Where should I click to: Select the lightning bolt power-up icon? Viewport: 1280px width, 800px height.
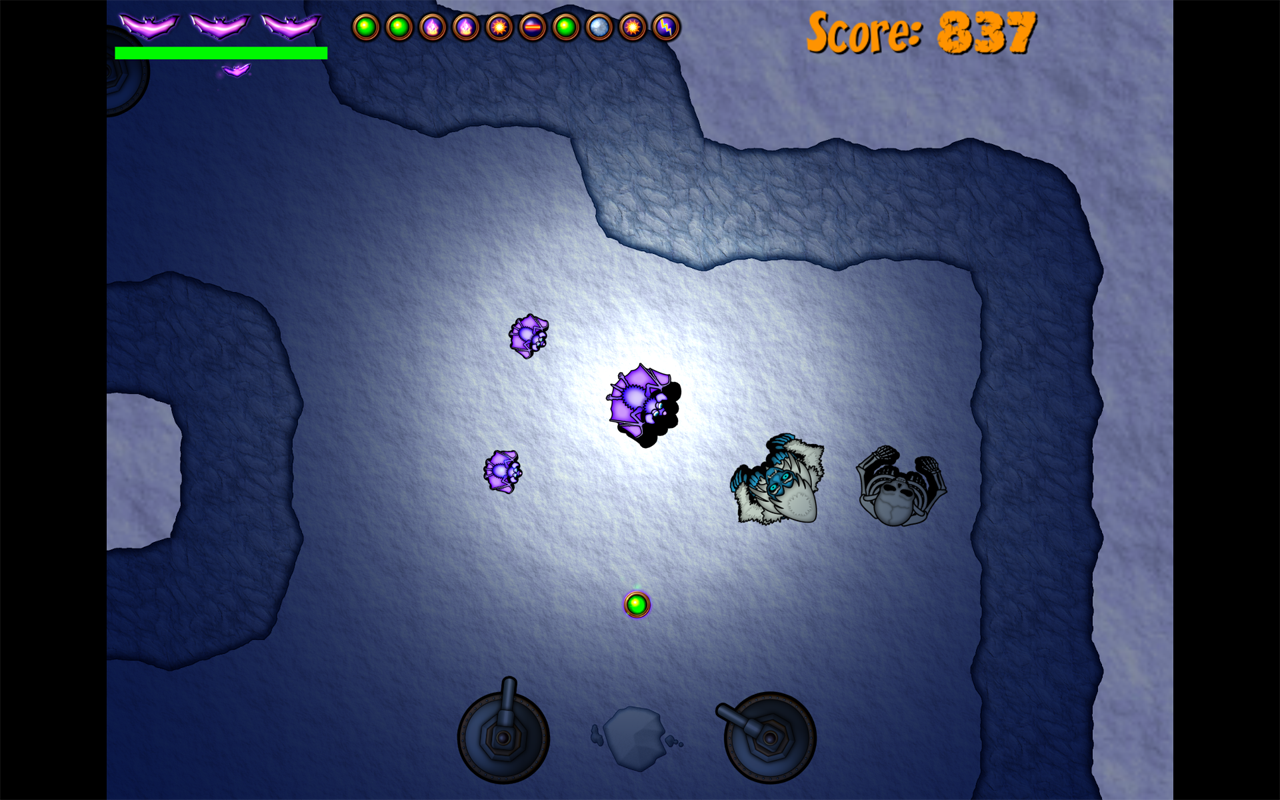666,27
